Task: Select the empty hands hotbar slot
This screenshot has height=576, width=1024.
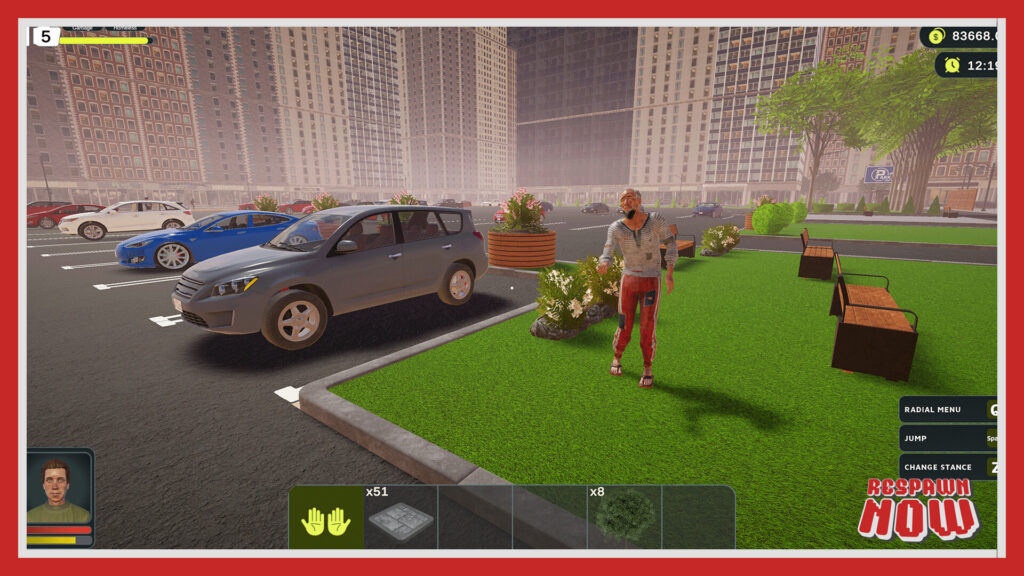Action: [326, 518]
